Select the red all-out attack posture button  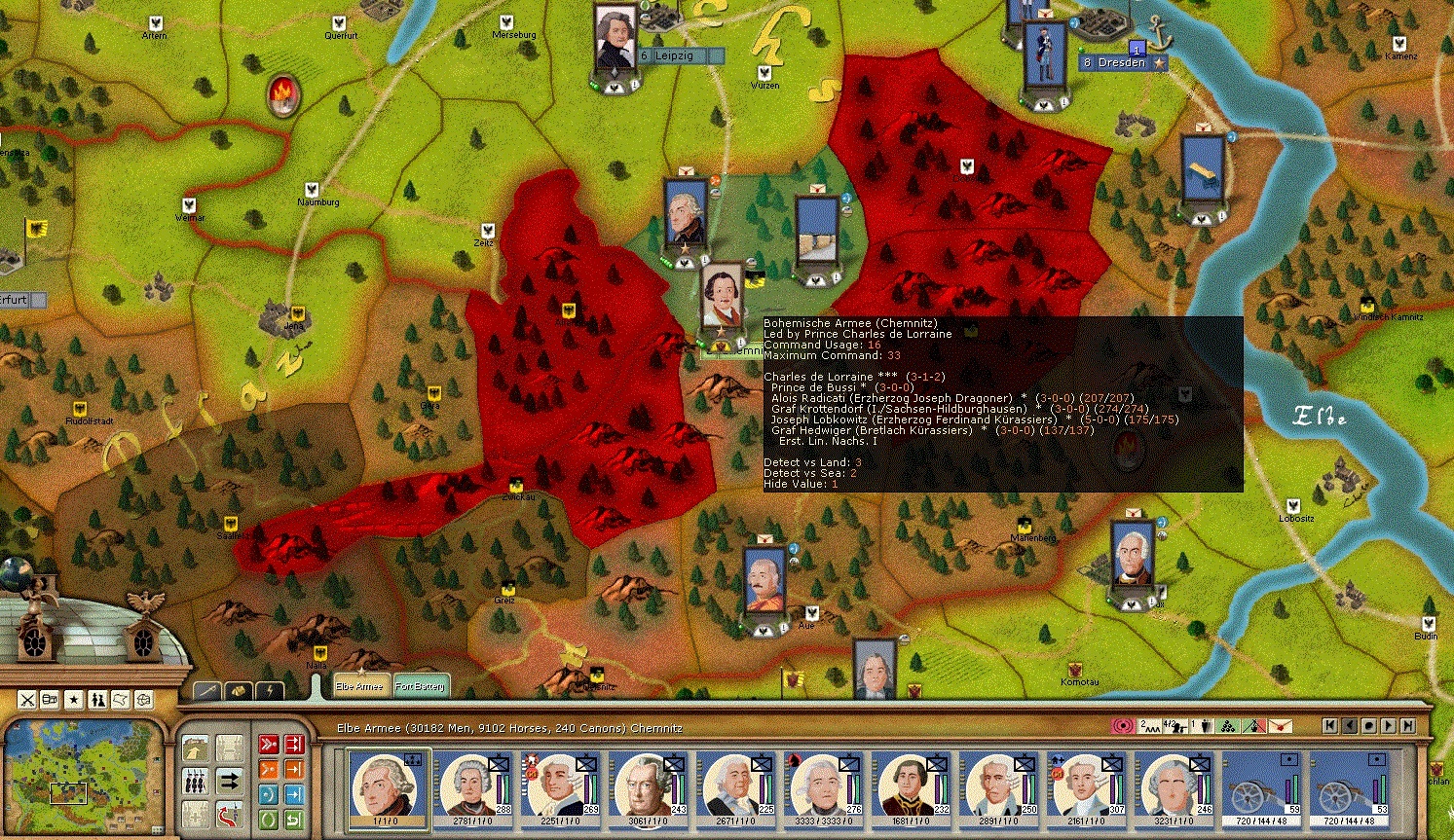(269, 742)
